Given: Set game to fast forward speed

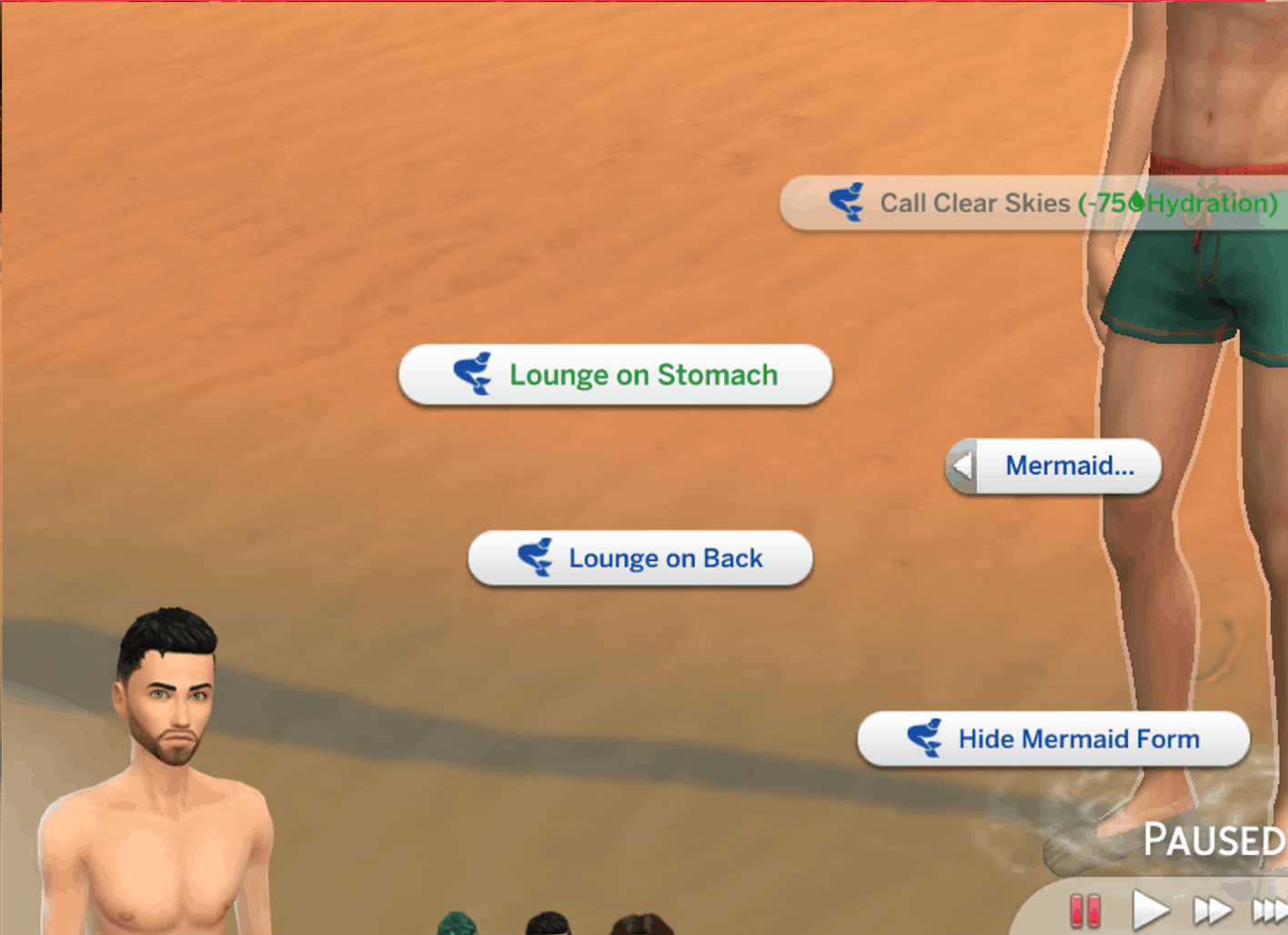Looking at the screenshot, I should (x=1212, y=910).
